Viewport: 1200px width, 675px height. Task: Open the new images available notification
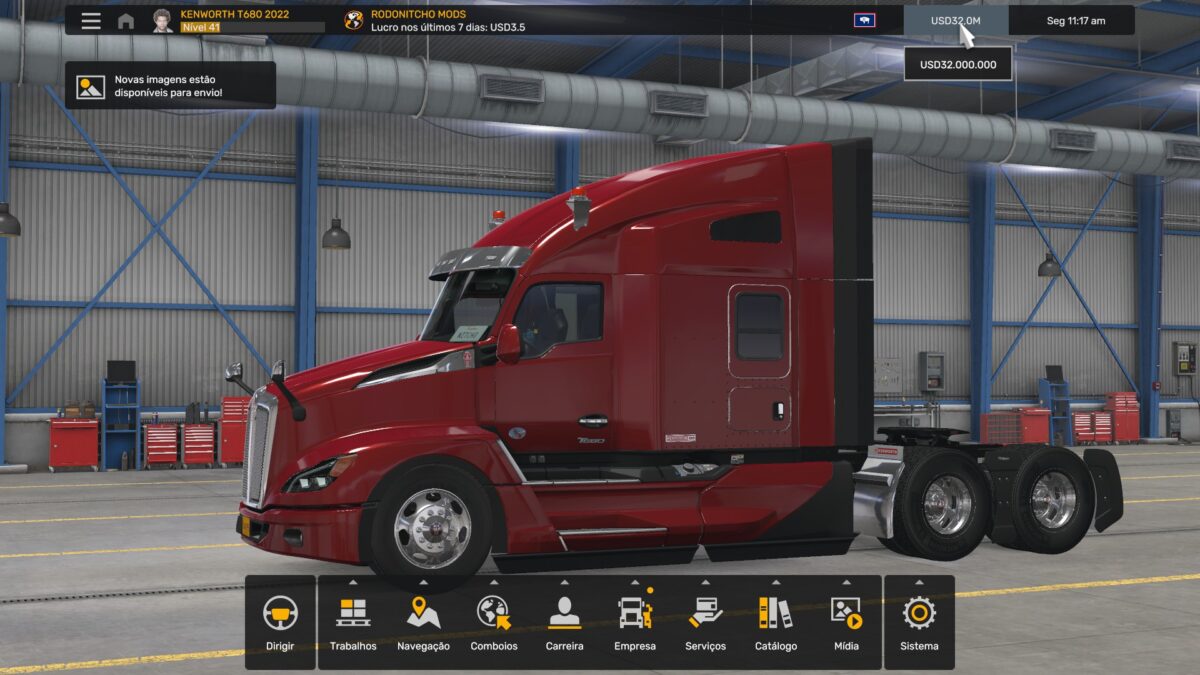click(170, 86)
